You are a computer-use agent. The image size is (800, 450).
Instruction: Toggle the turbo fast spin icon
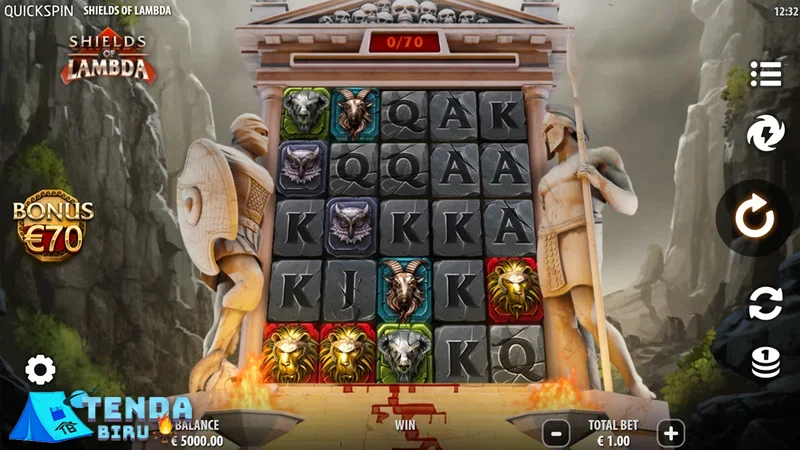coord(765,132)
